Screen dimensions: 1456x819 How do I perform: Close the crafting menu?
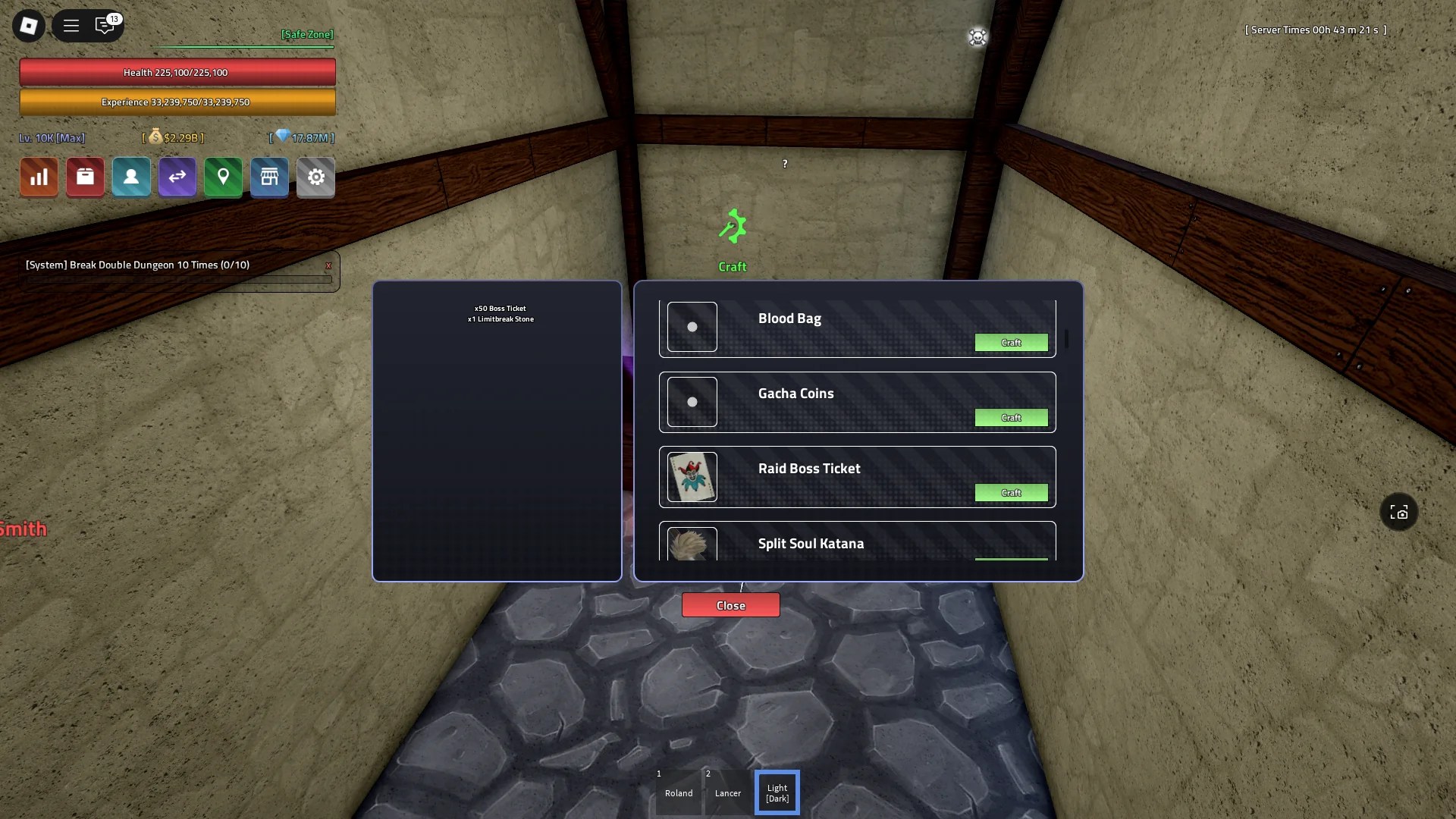pos(730,604)
